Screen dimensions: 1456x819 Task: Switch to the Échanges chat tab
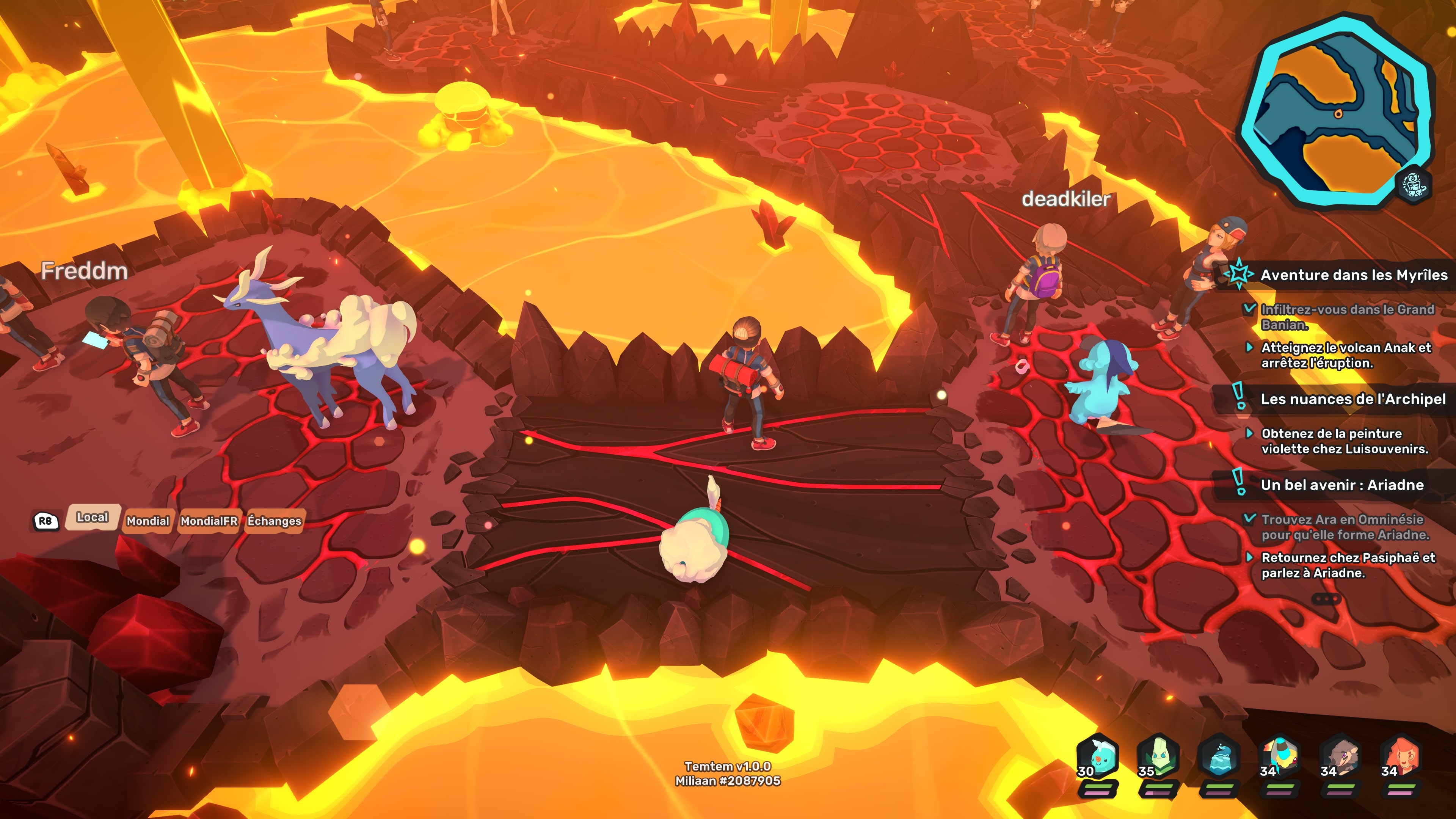[x=274, y=521]
